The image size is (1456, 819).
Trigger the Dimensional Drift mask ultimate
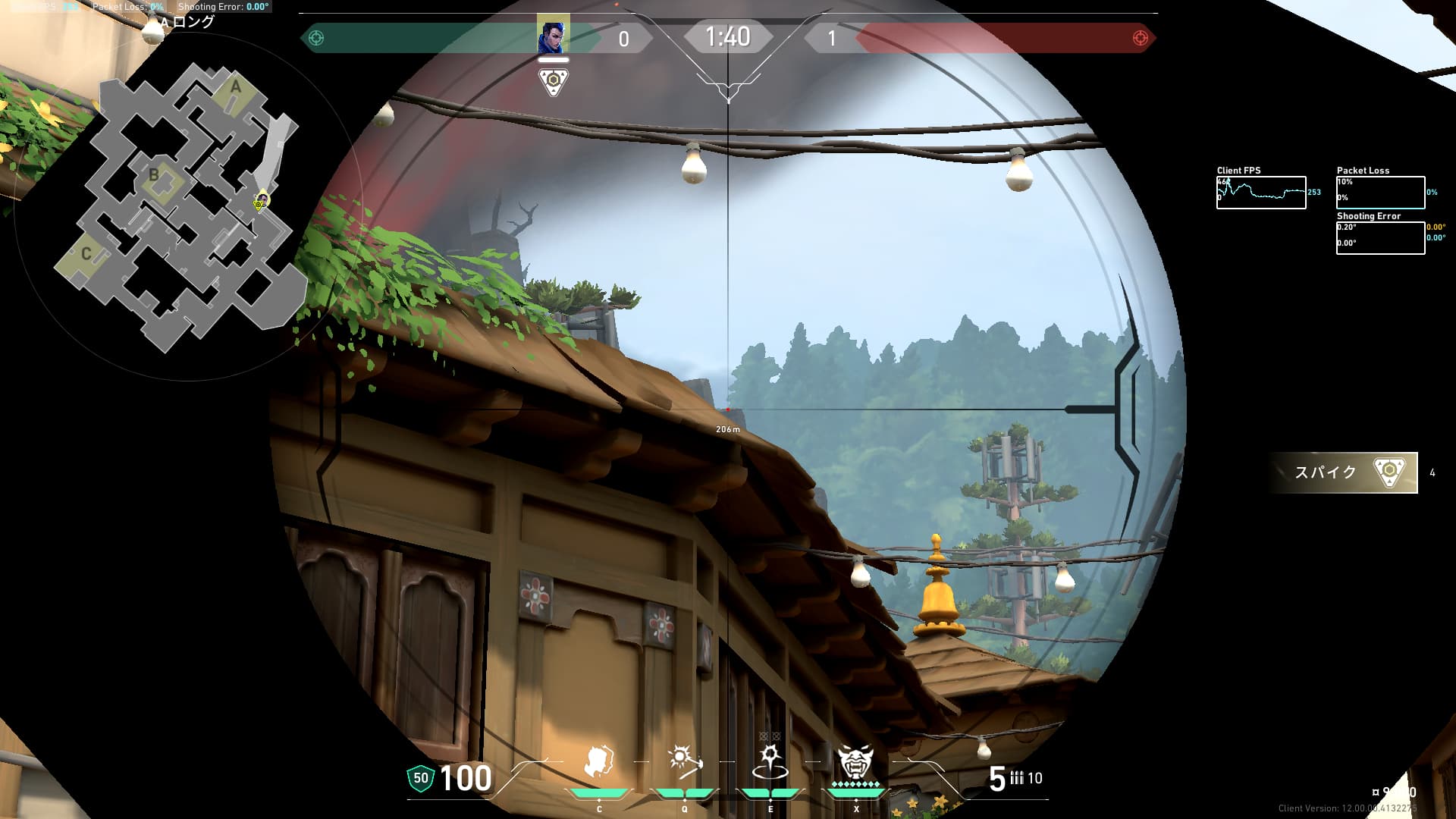point(855,761)
